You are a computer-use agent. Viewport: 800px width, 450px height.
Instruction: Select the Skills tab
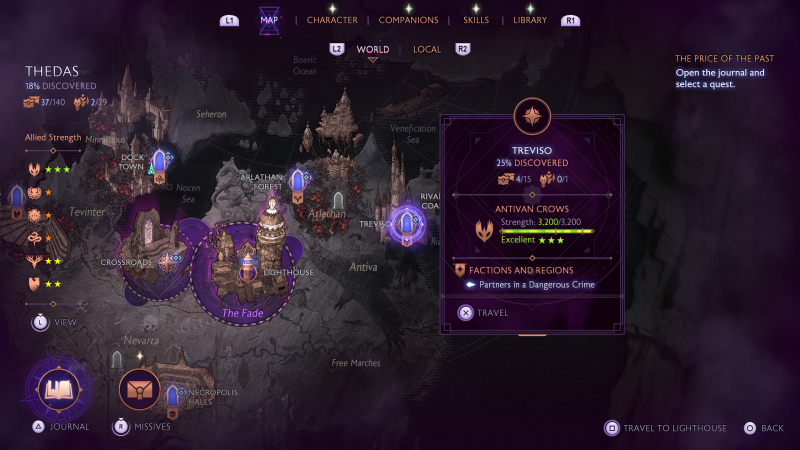tap(476, 20)
